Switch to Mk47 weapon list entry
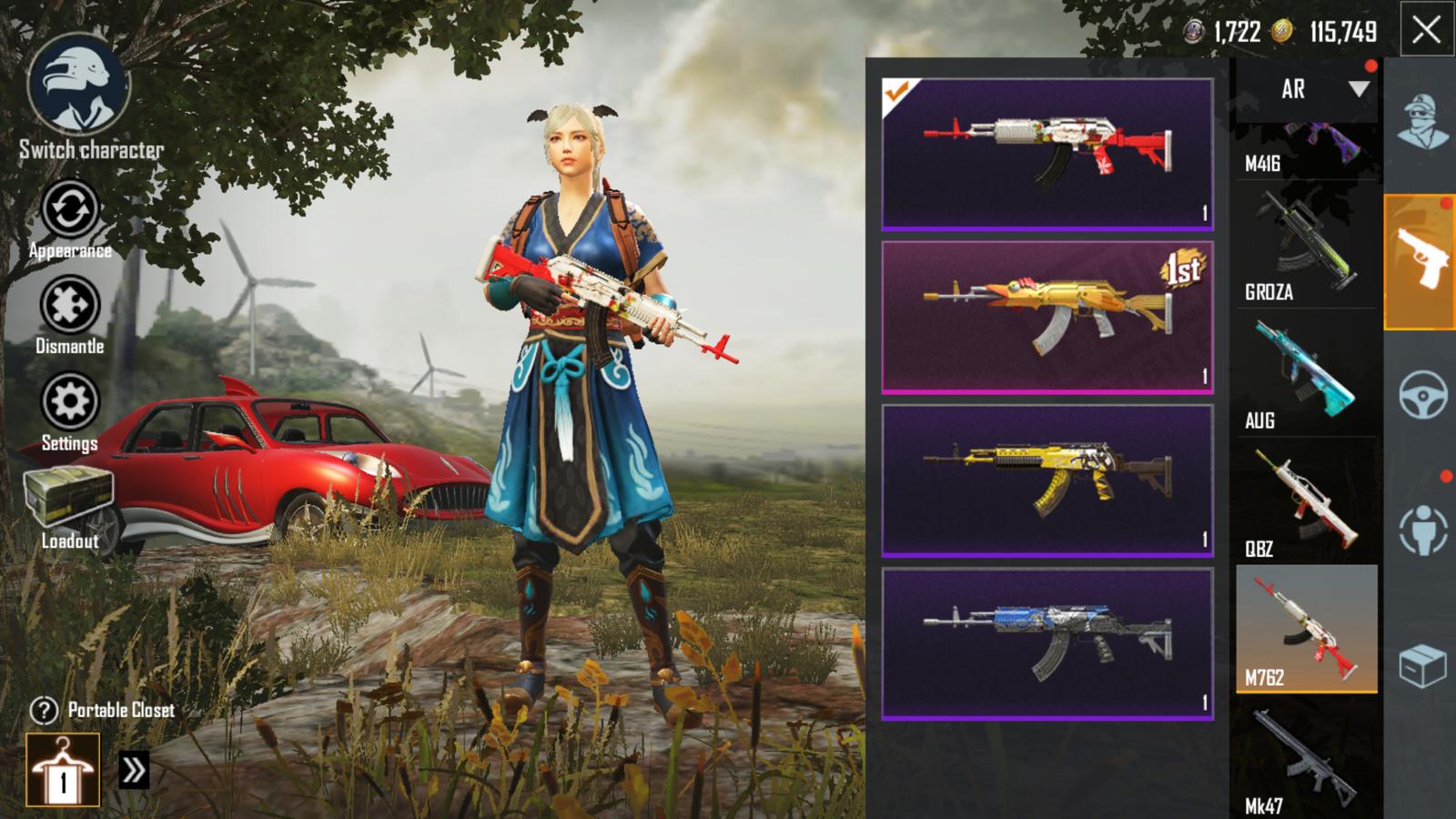This screenshot has height=819, width=1456. point(1306,759)
